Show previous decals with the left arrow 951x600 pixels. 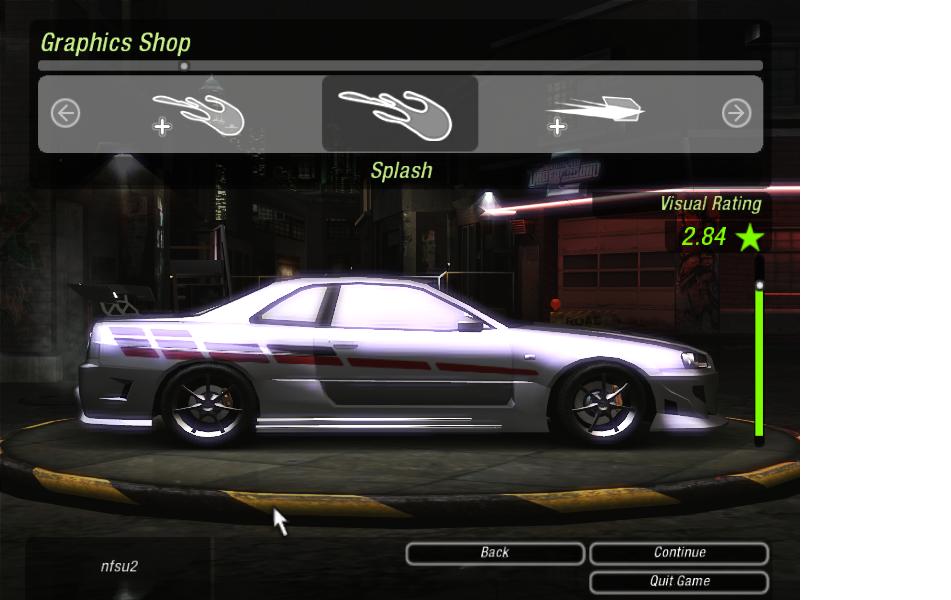pos(65,113)
